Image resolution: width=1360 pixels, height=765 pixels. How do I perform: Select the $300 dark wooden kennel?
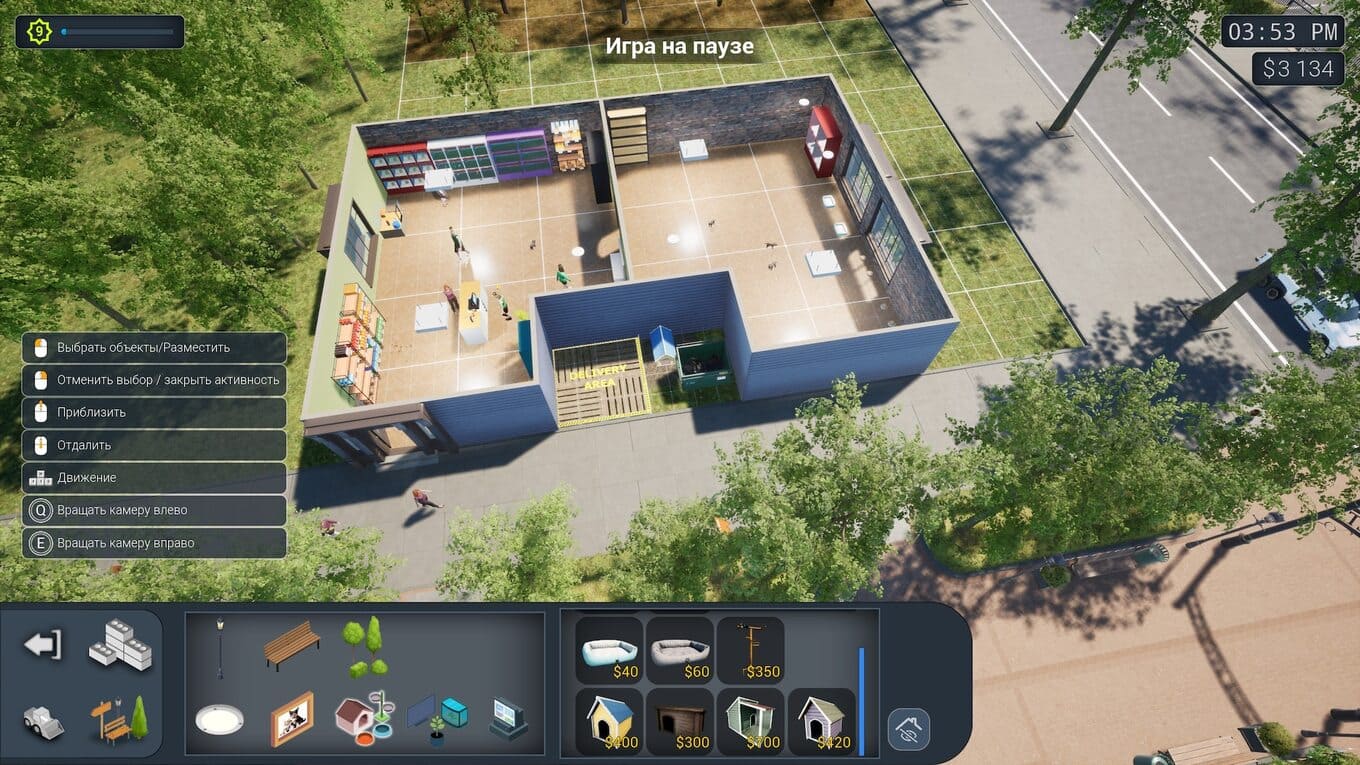(x=680, y=721)
